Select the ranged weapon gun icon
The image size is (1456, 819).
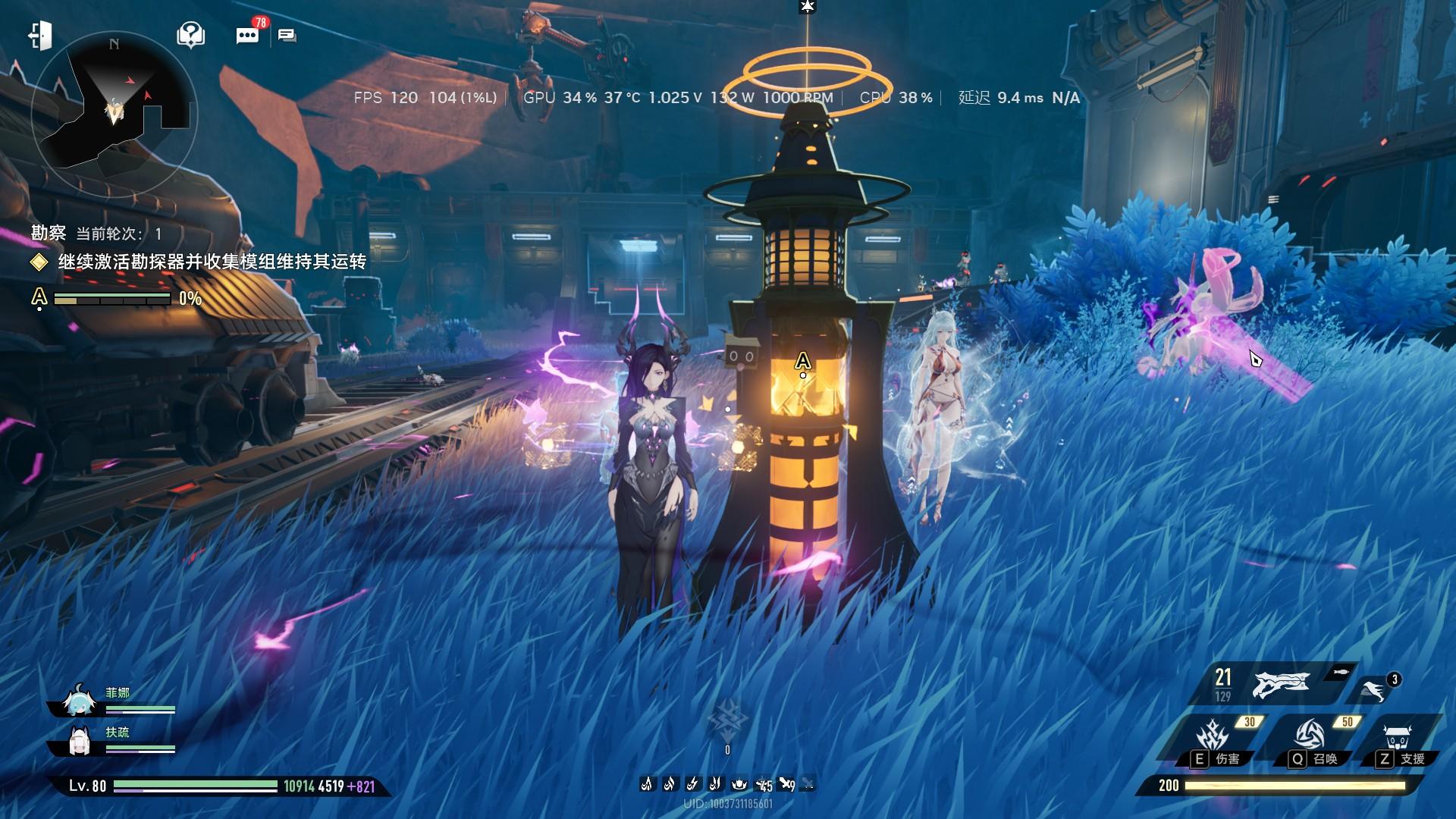point(1282,684)
